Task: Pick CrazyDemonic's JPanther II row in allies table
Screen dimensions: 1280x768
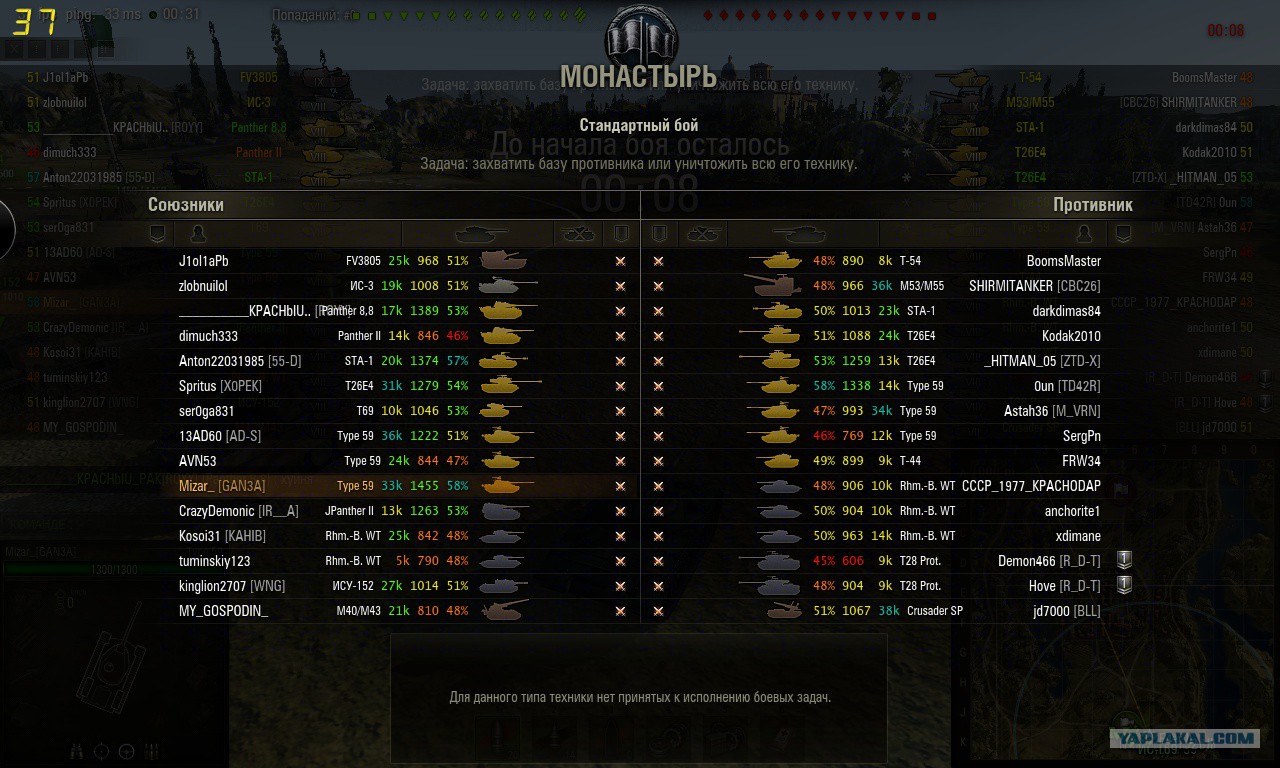Action: (x=395, y=511)
